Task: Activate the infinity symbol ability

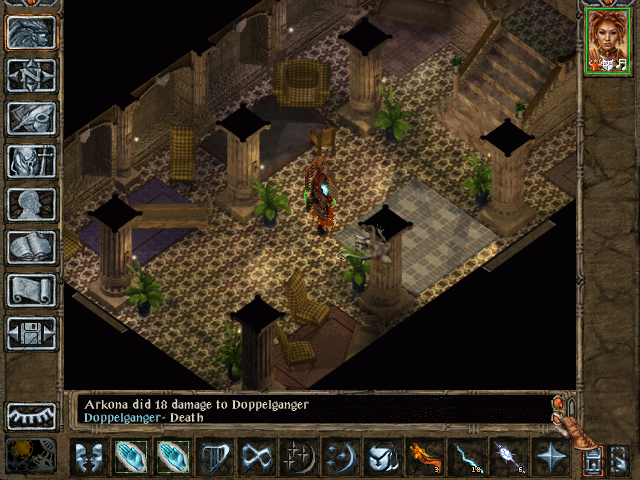Action: click(258, 457)
